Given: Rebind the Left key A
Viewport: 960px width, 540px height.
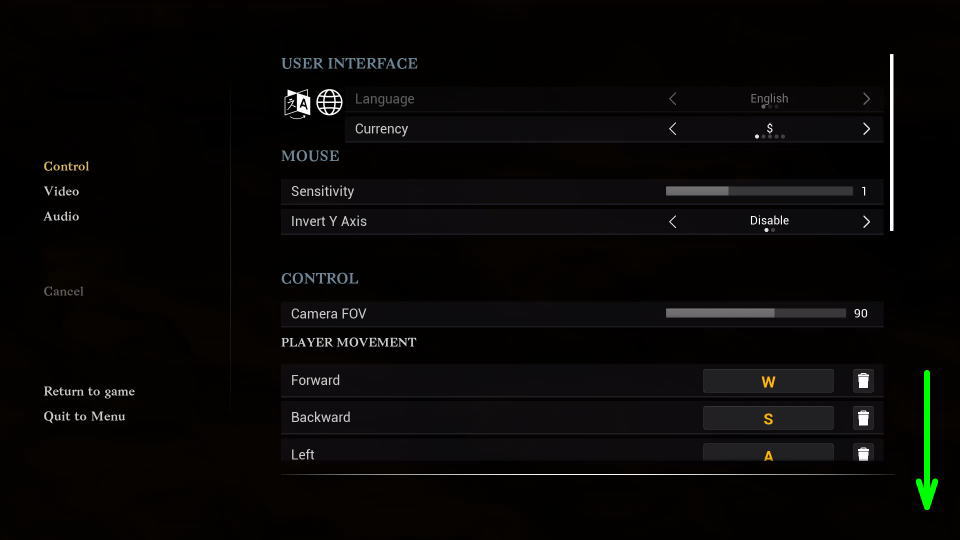Looking at the screenshot, I should [x=768, y=454].
